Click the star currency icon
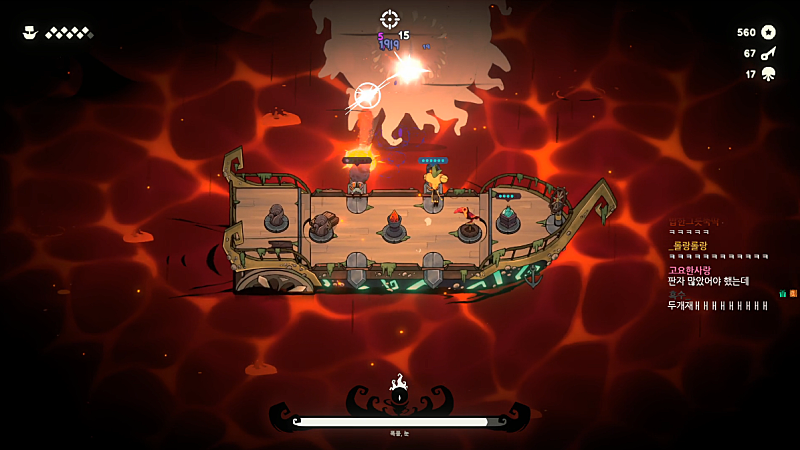The height and width of the screenshot is (450, 800). coord(768,32)
